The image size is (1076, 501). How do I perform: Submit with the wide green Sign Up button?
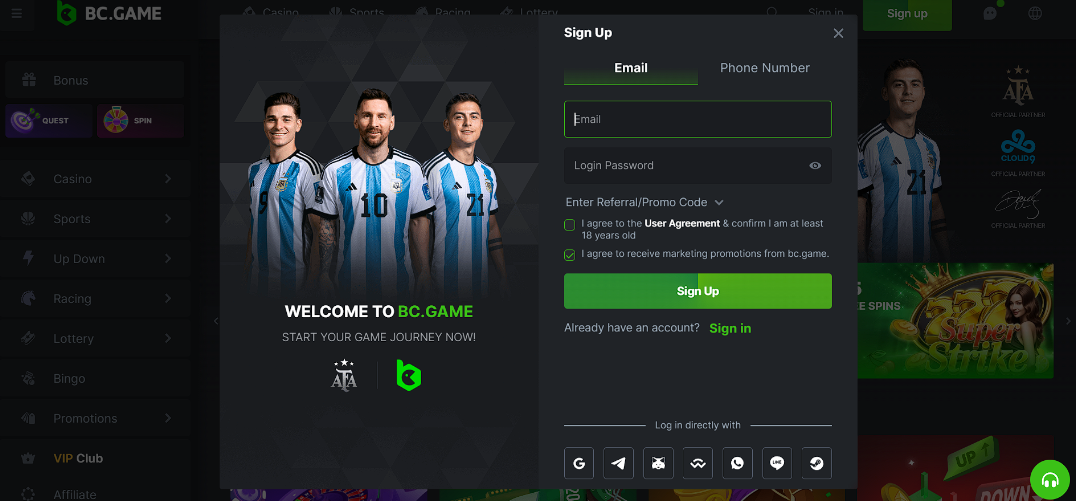[698, 291]
